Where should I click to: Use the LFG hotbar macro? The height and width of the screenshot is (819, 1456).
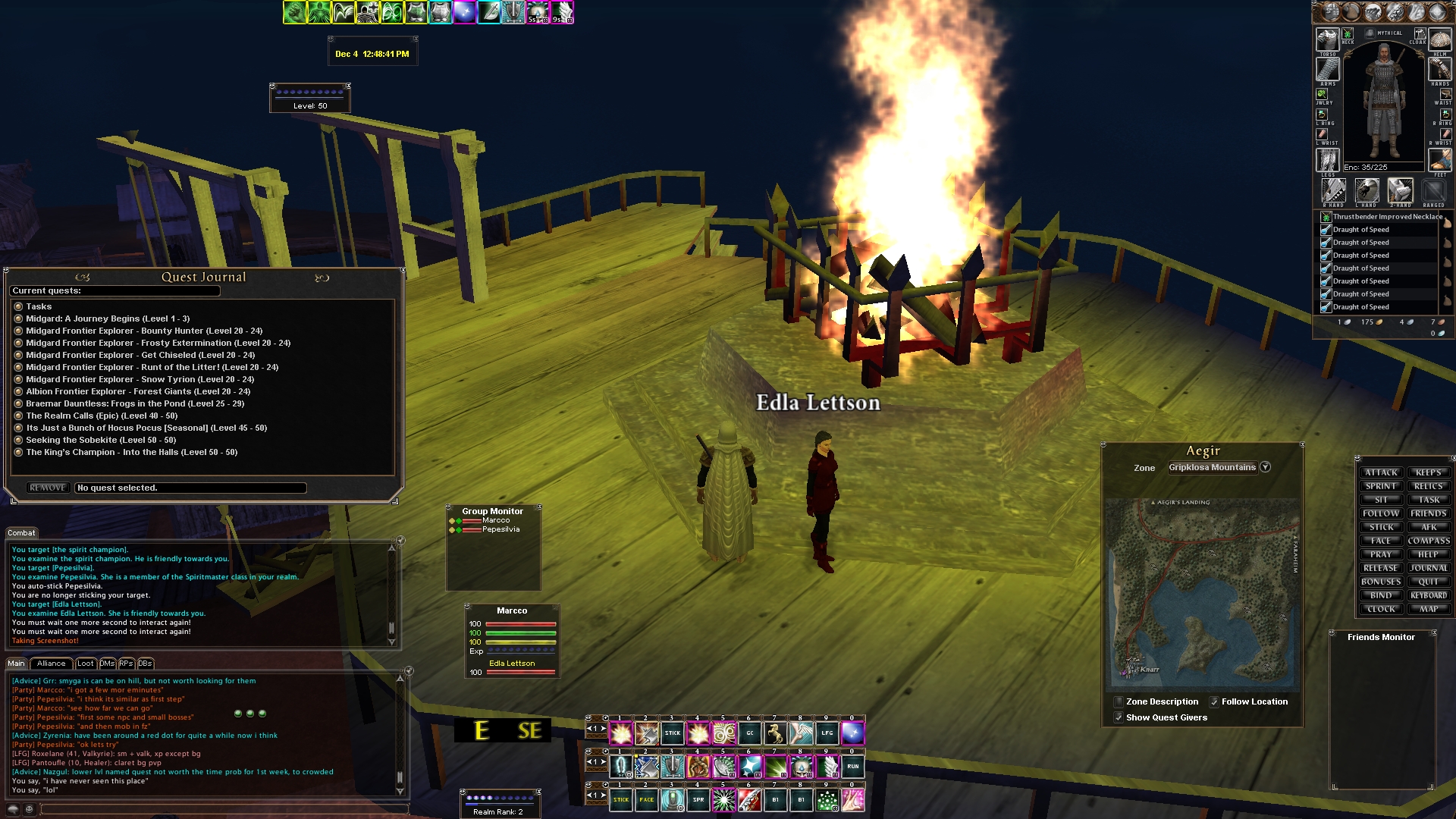827,733
